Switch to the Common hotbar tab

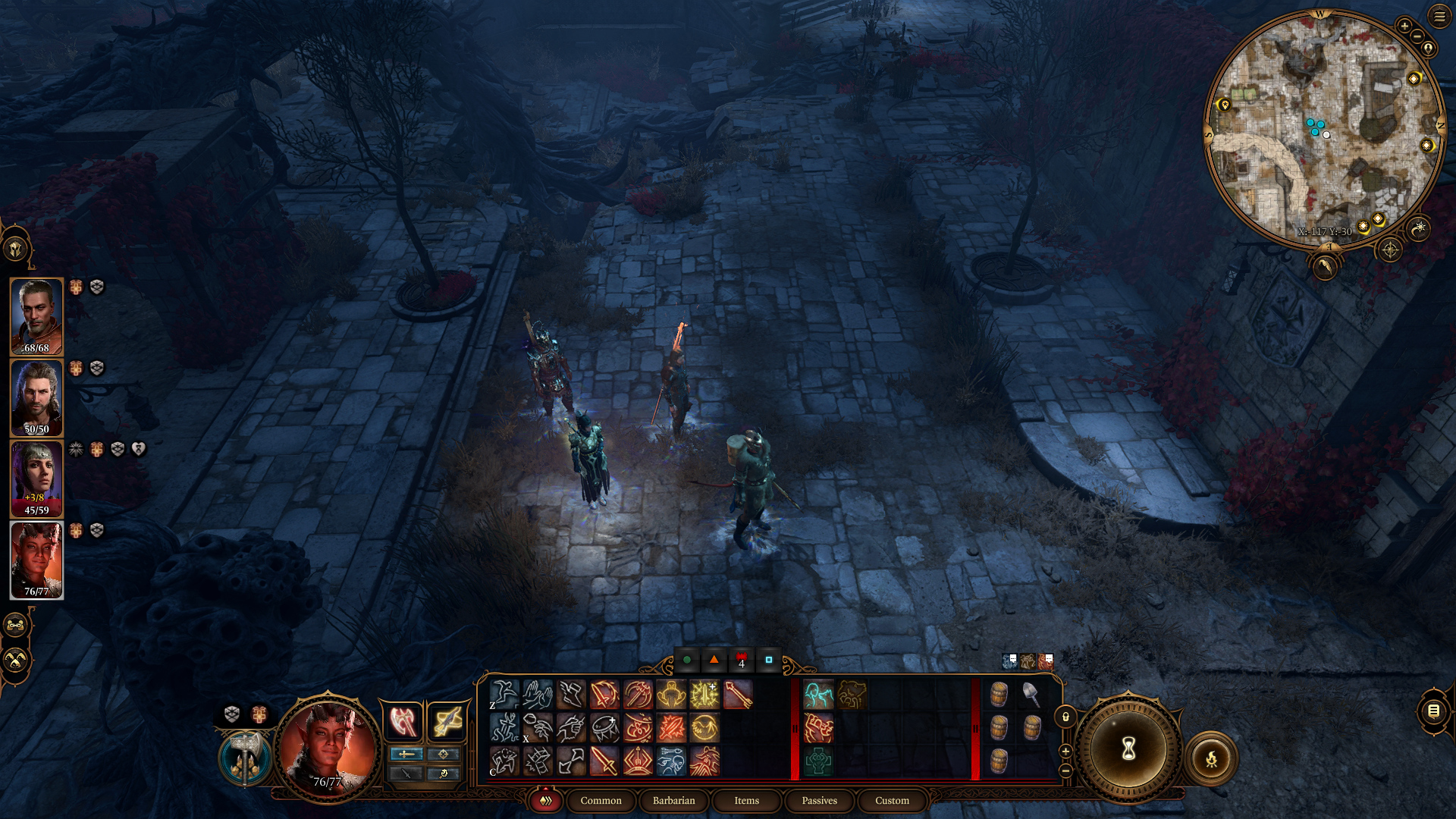click(601, 801)
